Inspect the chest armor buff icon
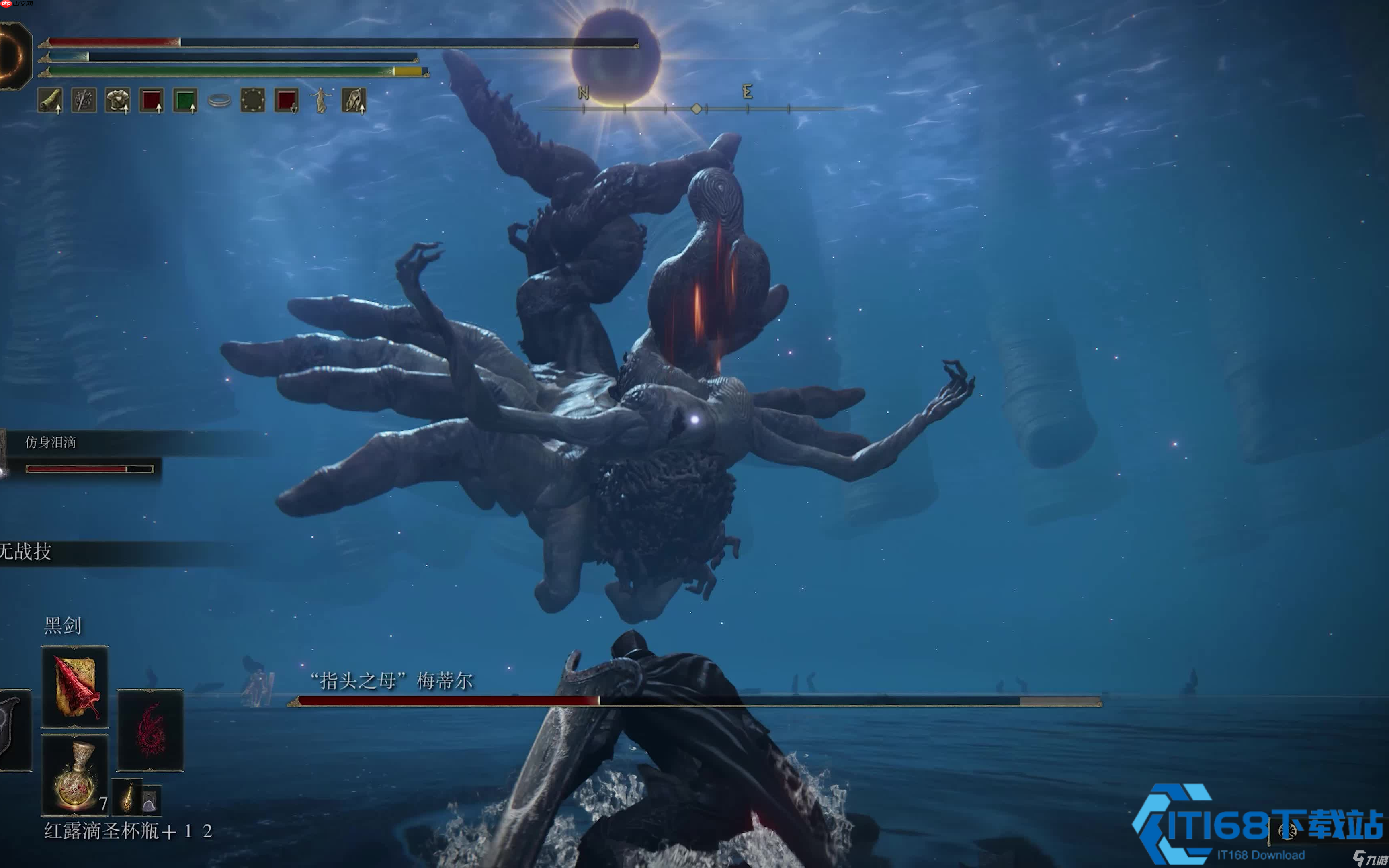The height and width of the screenshot is (868, 1389). pos(118,100)
